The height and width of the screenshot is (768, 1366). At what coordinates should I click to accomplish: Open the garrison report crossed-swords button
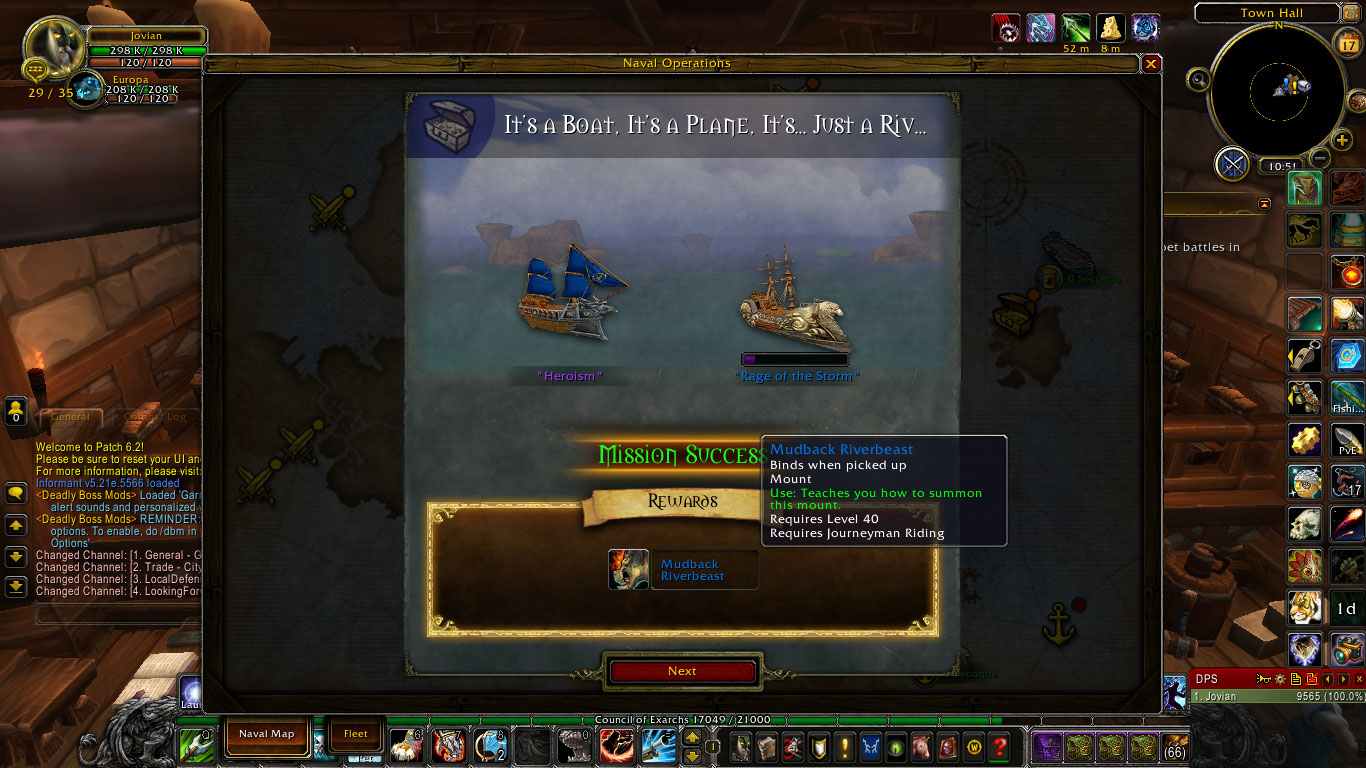[1233, 163]
